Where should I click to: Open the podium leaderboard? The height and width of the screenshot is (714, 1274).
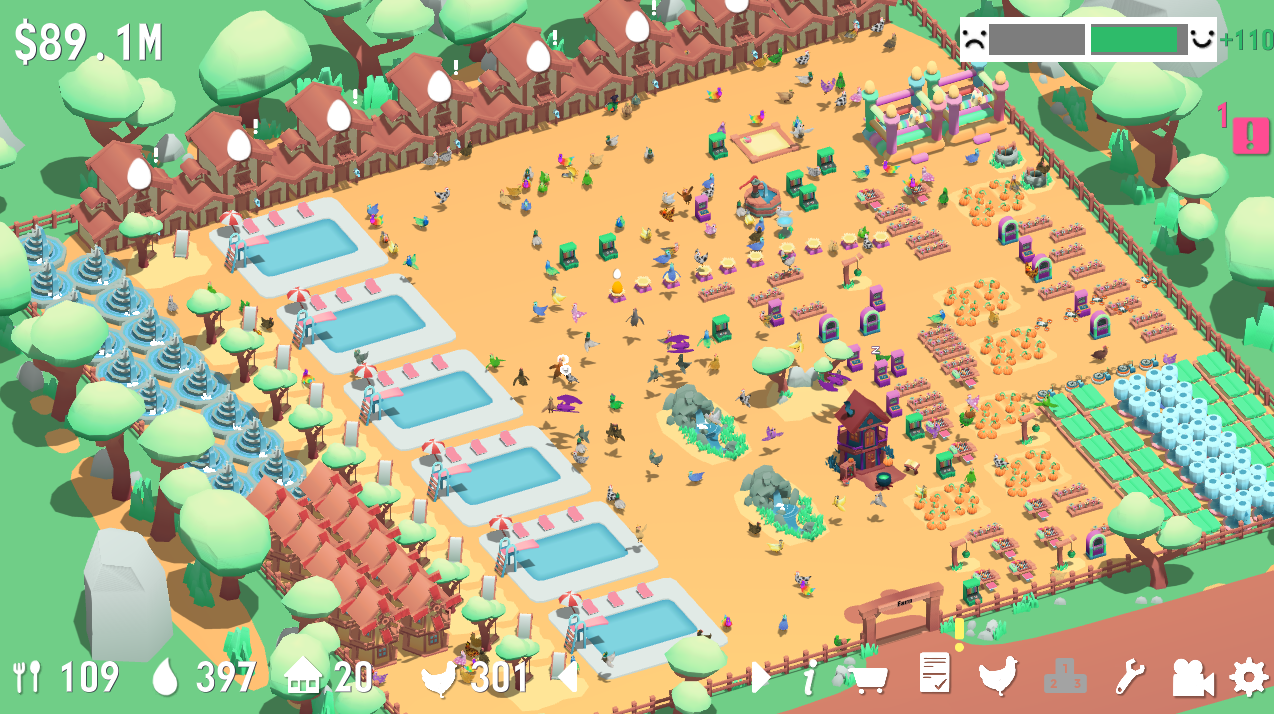pos(1064,678)
